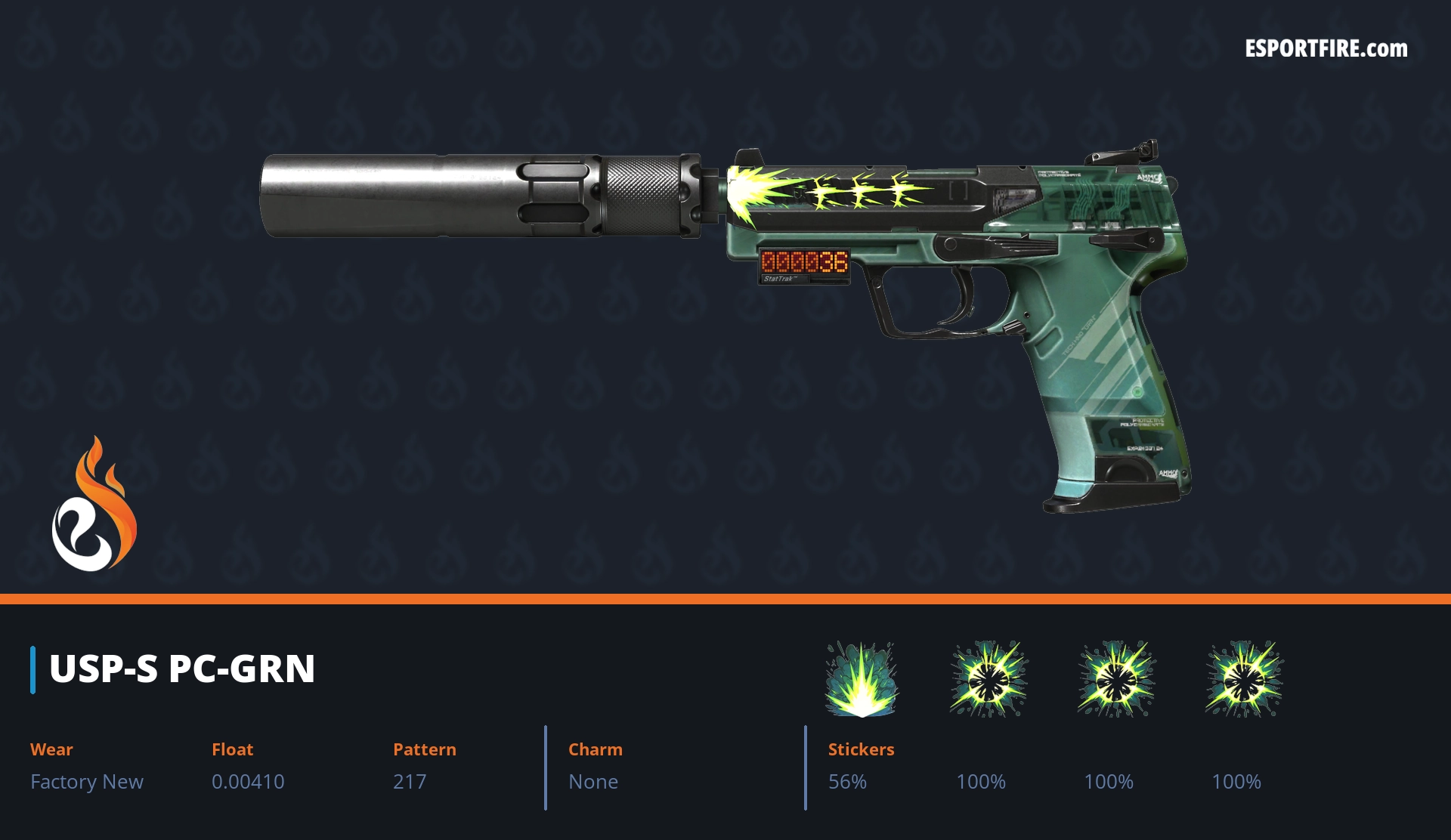The height and width of the screenshot is (840, 1451).
Task: Click the ESPORTFIRE.com site link
Action: [x=1326, y=49]
